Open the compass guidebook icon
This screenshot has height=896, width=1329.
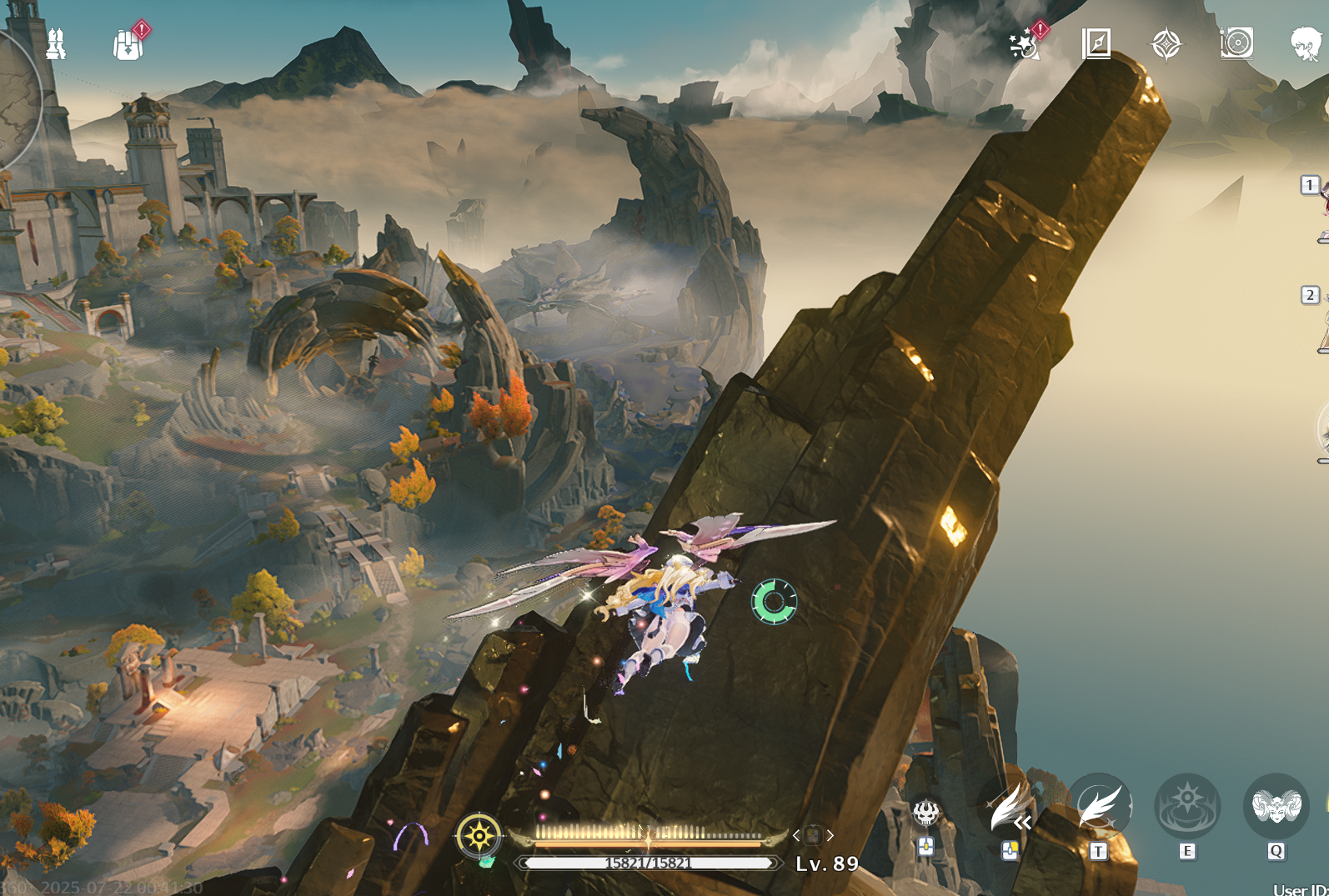coord(1096,43)
